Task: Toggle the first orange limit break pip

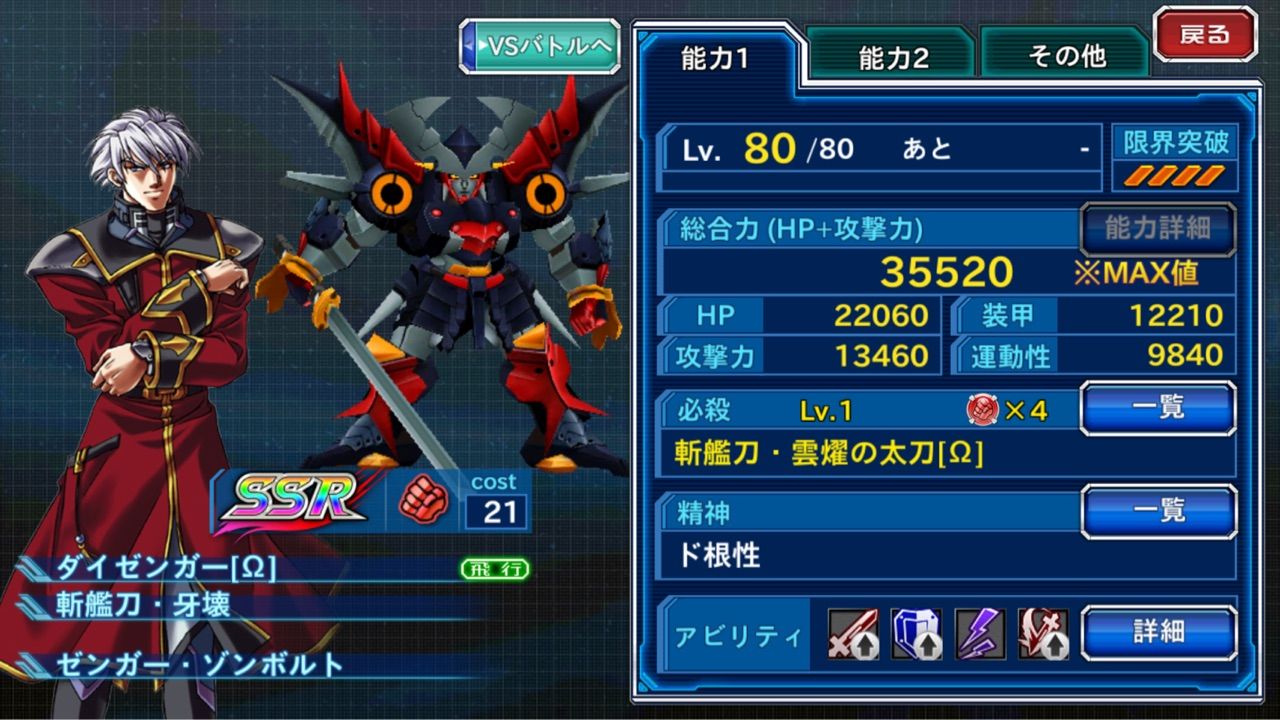Action: tap(1136, 175)
